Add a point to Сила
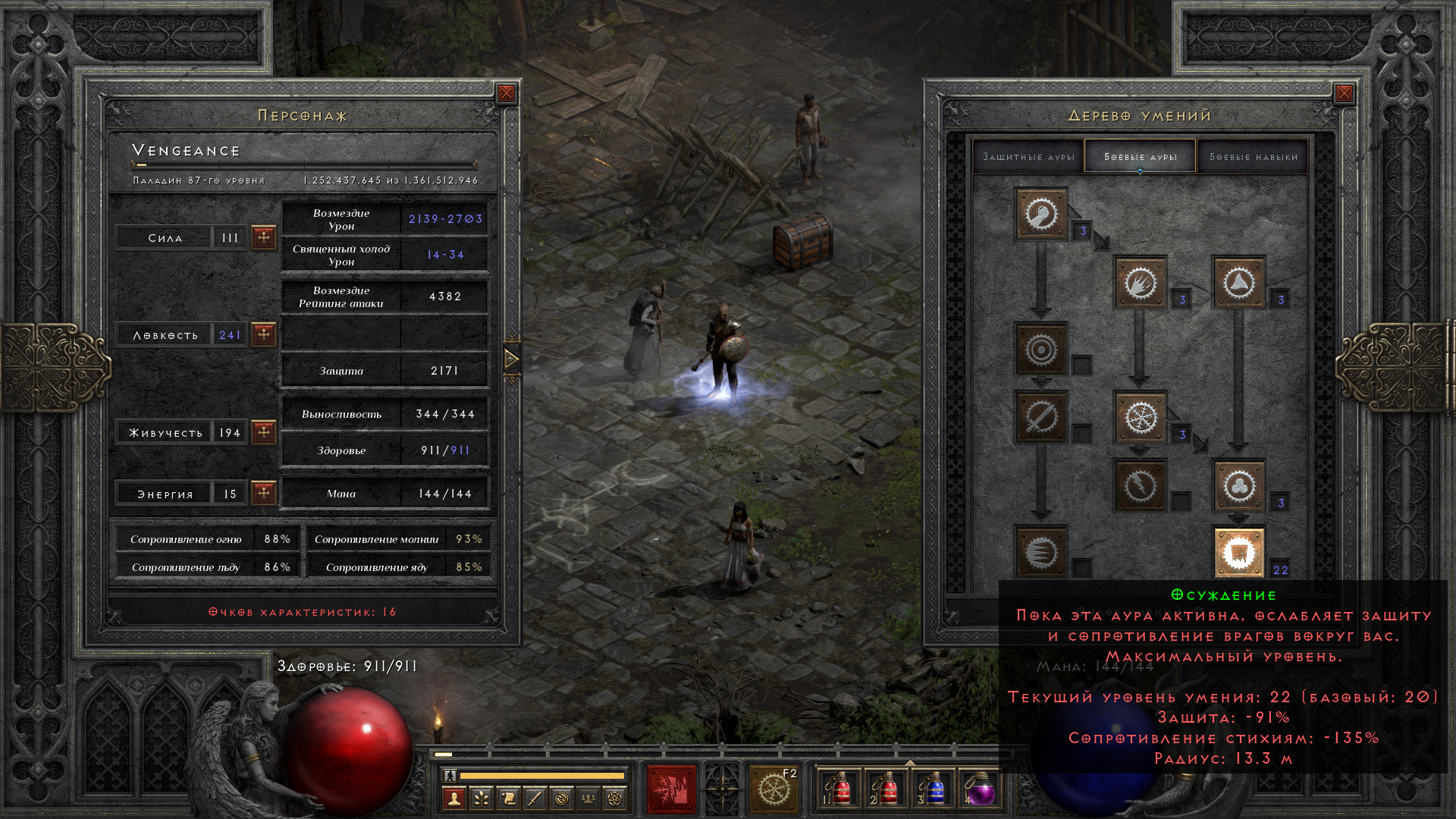The width and height of the screenshot is (1456, 819). coord(263,237)
